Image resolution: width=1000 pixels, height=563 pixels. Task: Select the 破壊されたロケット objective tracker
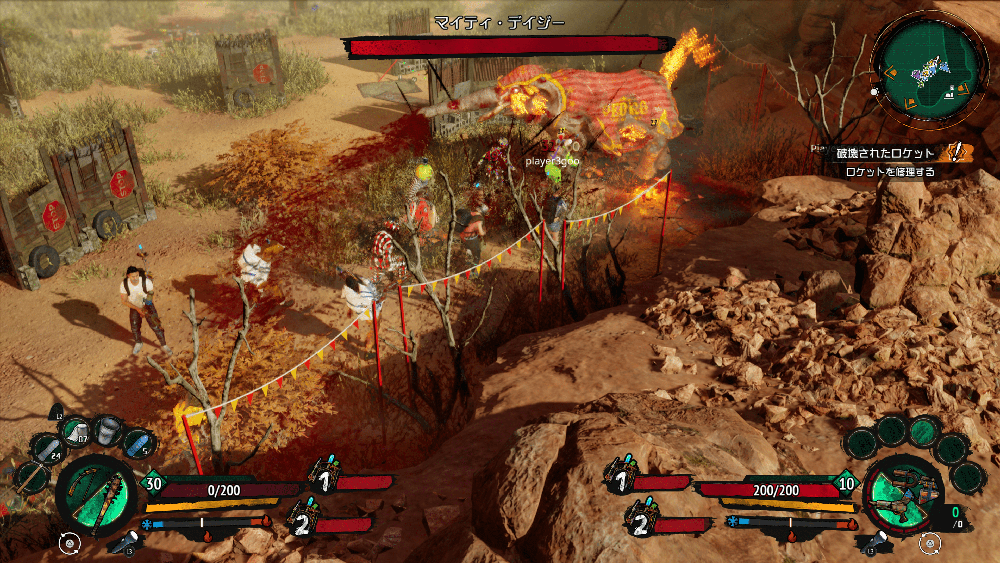pyautogui.click(x=881, y=153)
